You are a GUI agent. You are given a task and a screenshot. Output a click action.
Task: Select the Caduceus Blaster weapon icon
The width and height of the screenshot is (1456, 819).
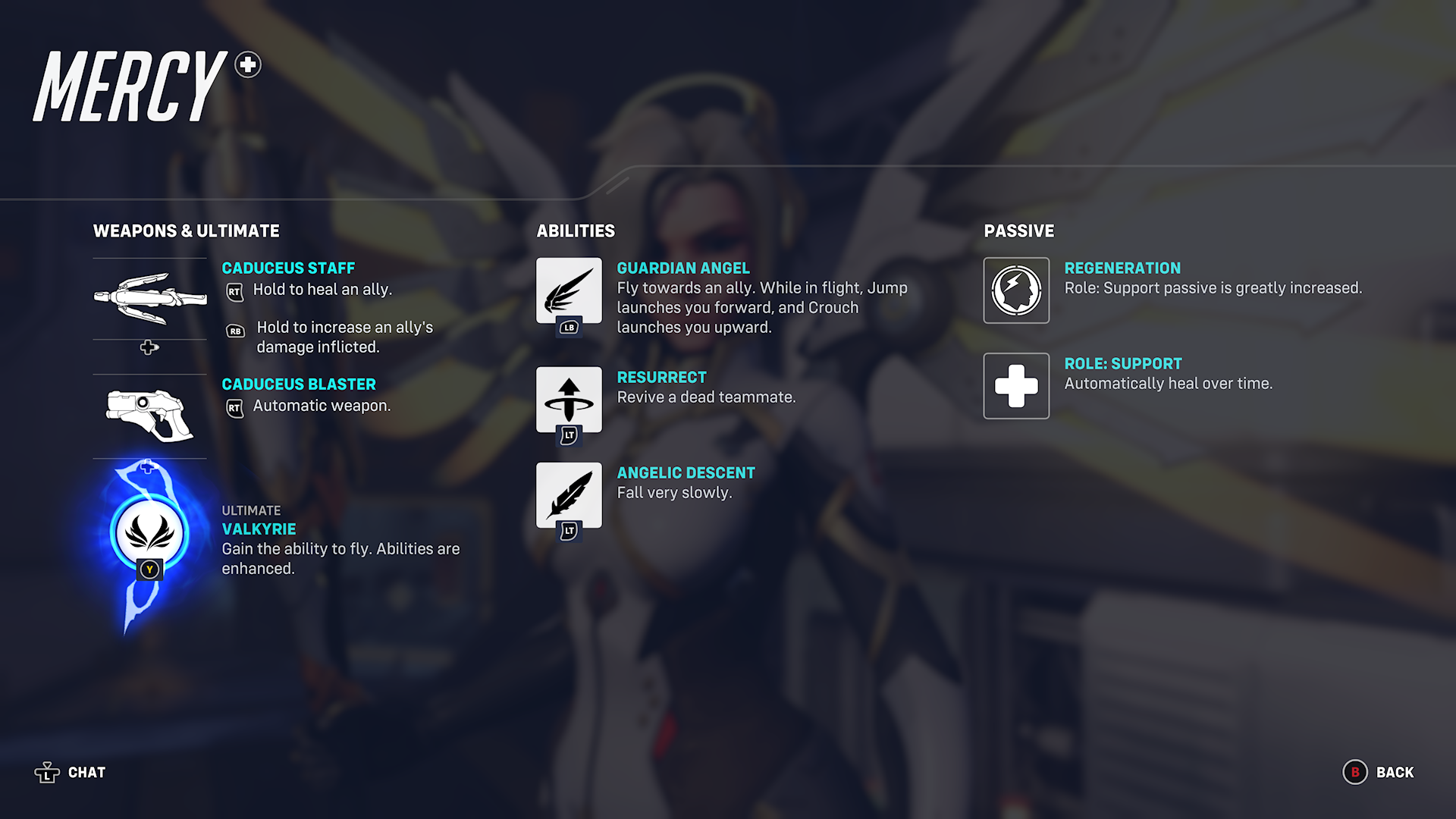[x=149, y=413]
